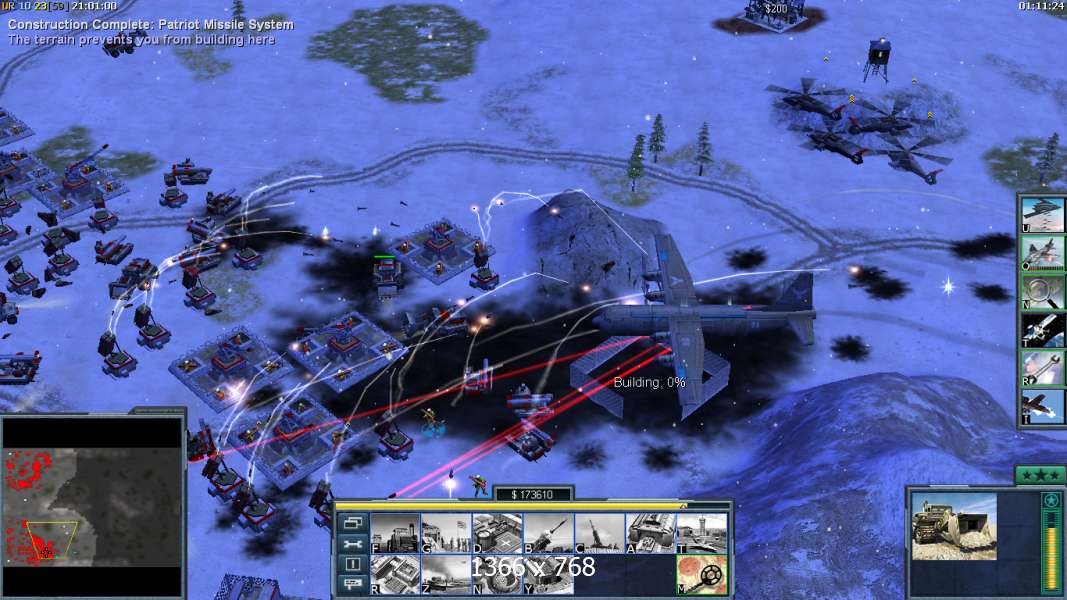Select the Patriot missile build icon (B)
Image resolution: width=1067 pixels, height=600 pixels.
548,533
